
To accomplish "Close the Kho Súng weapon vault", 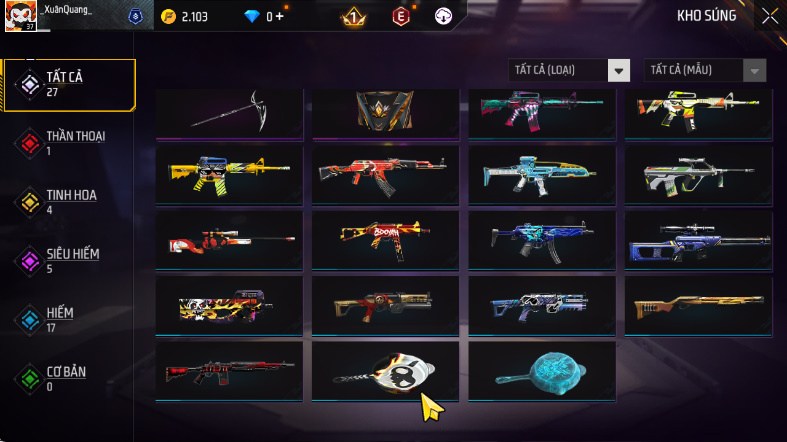I will point(769,15).
